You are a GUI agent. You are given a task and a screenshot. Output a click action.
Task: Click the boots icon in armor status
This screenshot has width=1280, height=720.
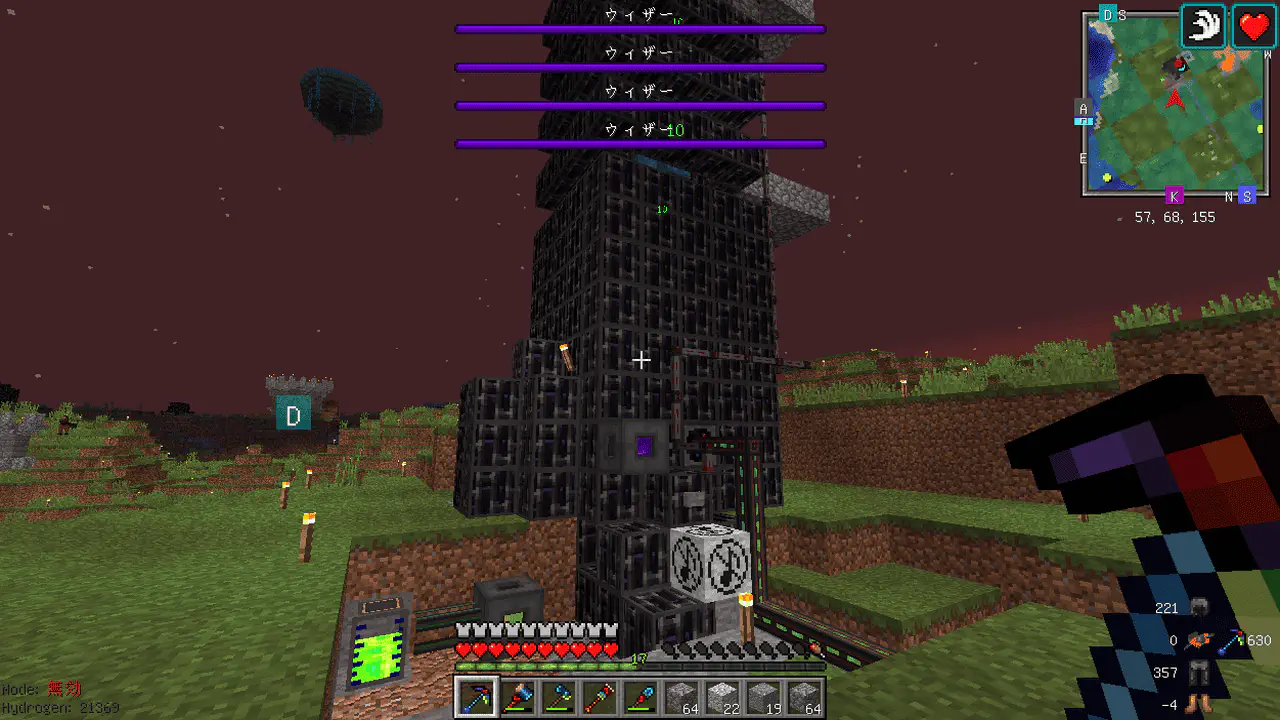click(1200, 704)
